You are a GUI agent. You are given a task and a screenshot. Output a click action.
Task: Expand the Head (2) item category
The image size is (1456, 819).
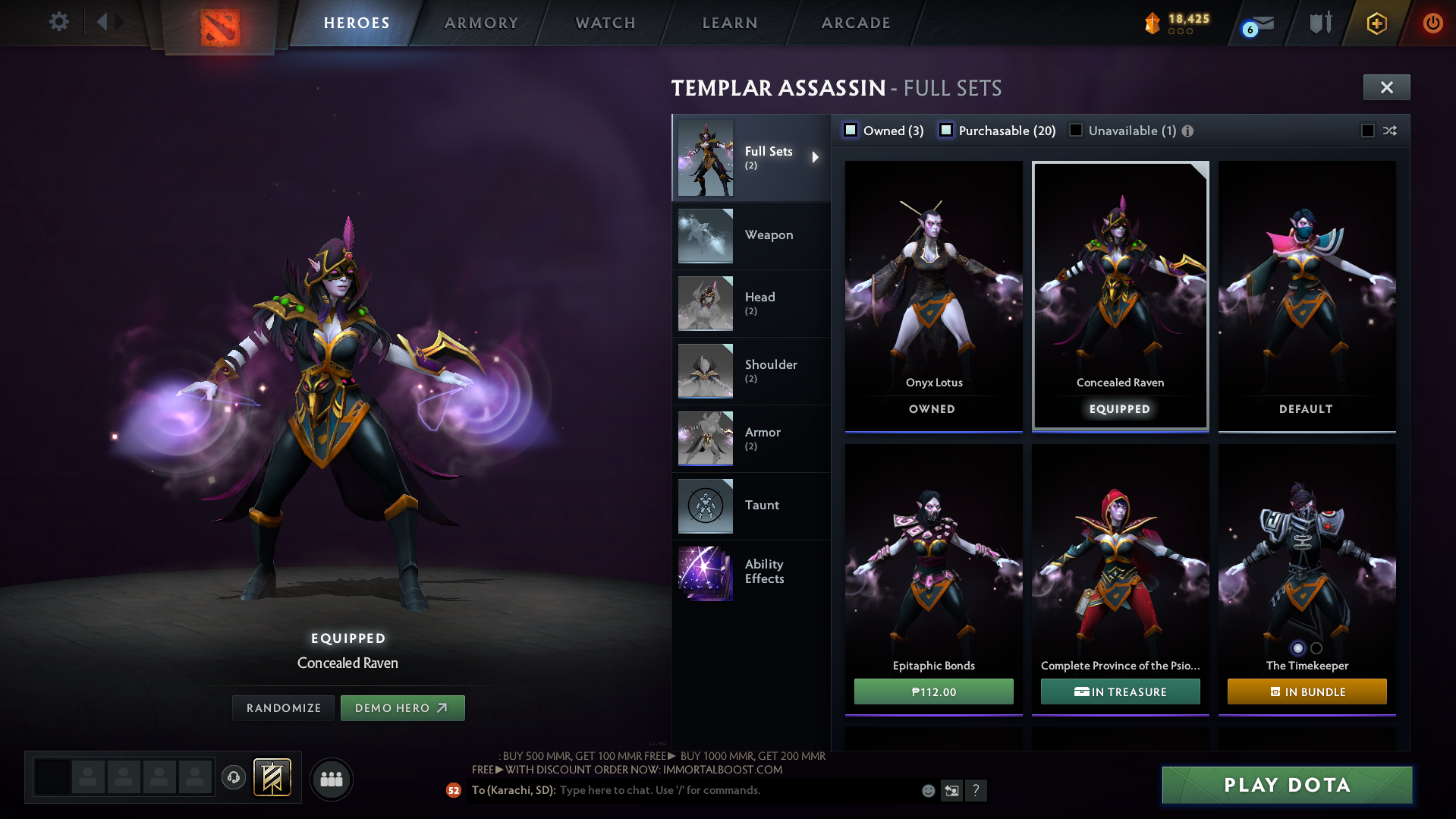click(759, 303)
